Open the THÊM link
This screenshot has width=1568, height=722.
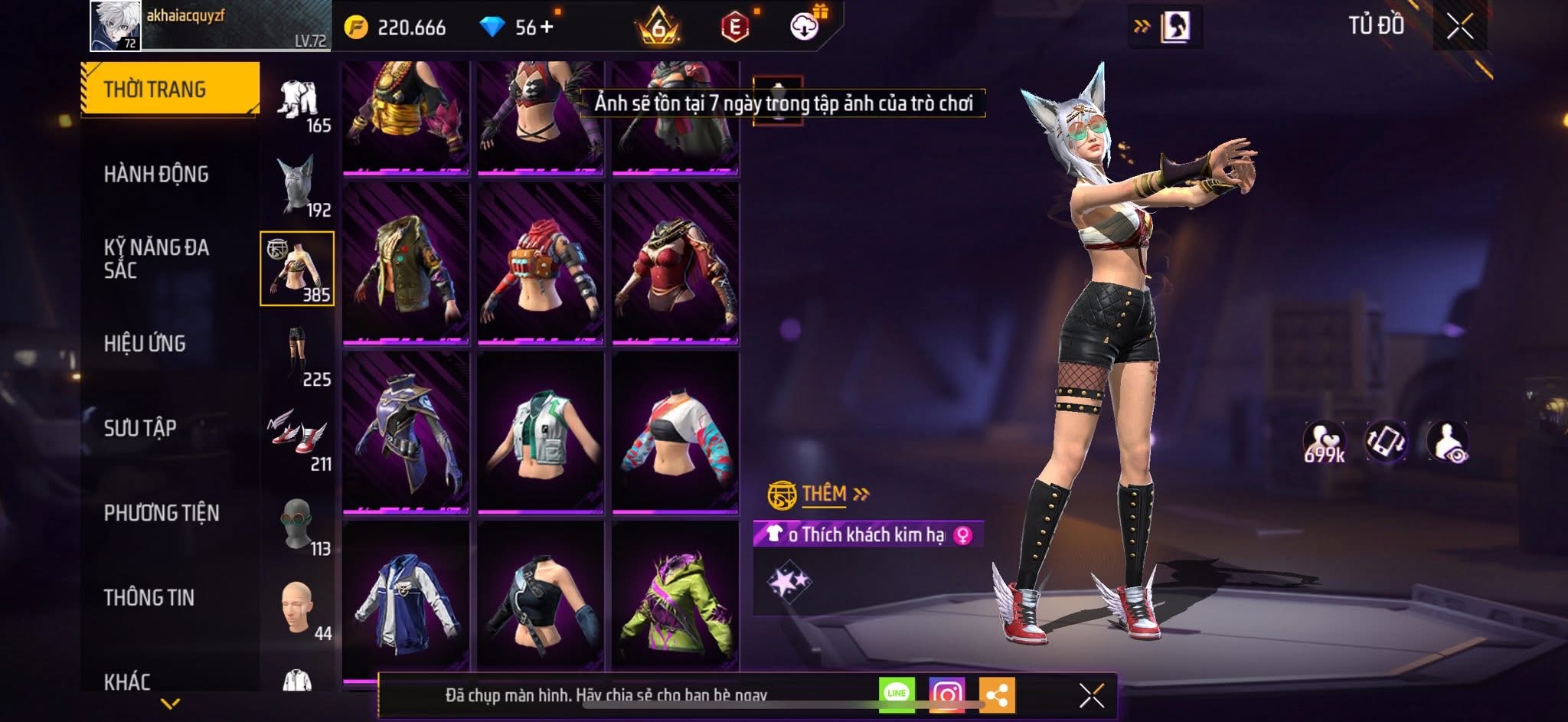[825, 494]
